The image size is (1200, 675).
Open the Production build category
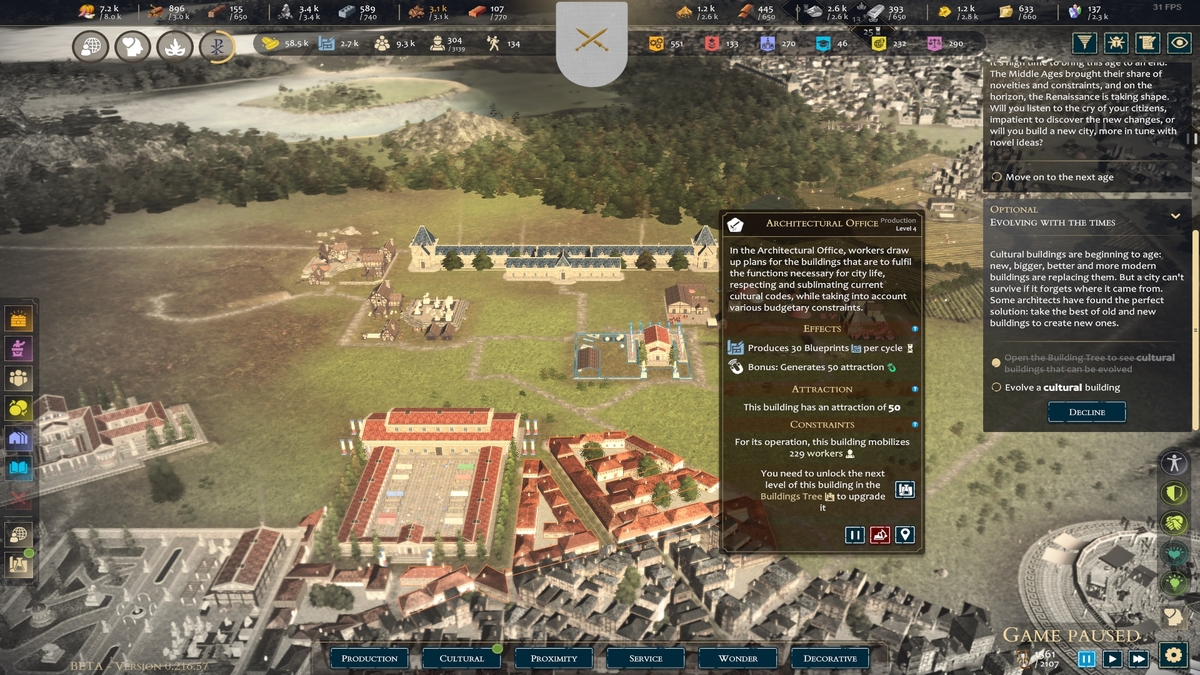369,658
